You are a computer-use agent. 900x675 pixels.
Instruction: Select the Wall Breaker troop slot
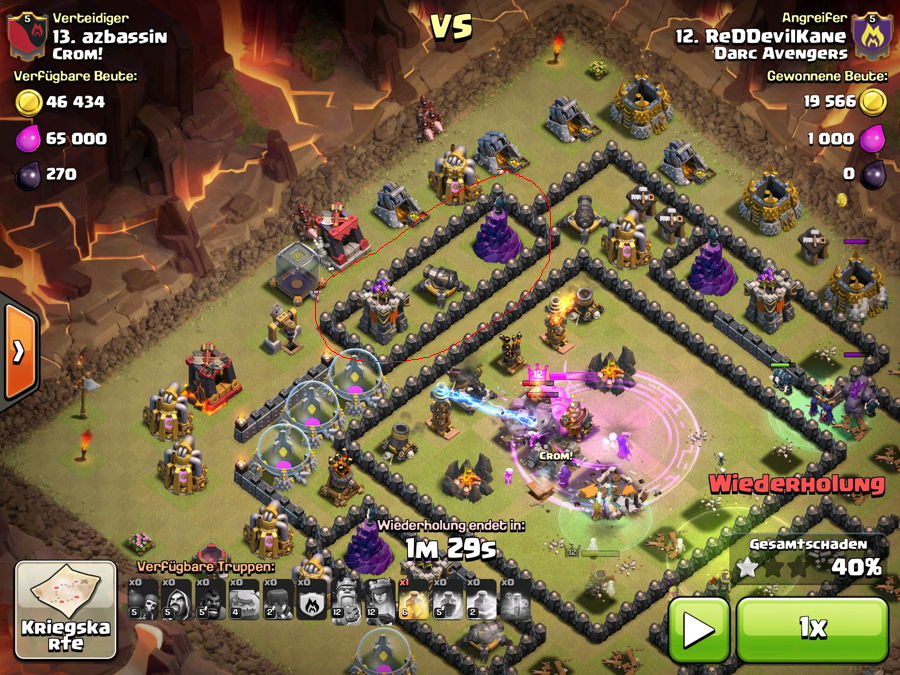143,600
